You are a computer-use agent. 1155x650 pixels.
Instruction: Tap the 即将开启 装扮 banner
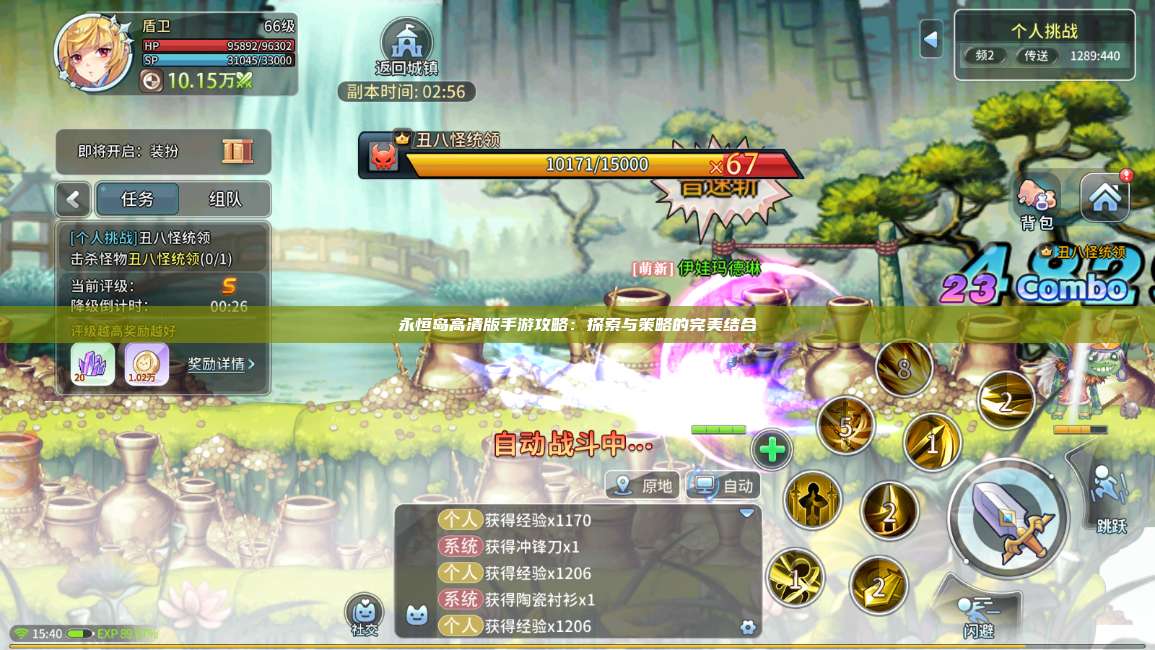coord(164,152)
